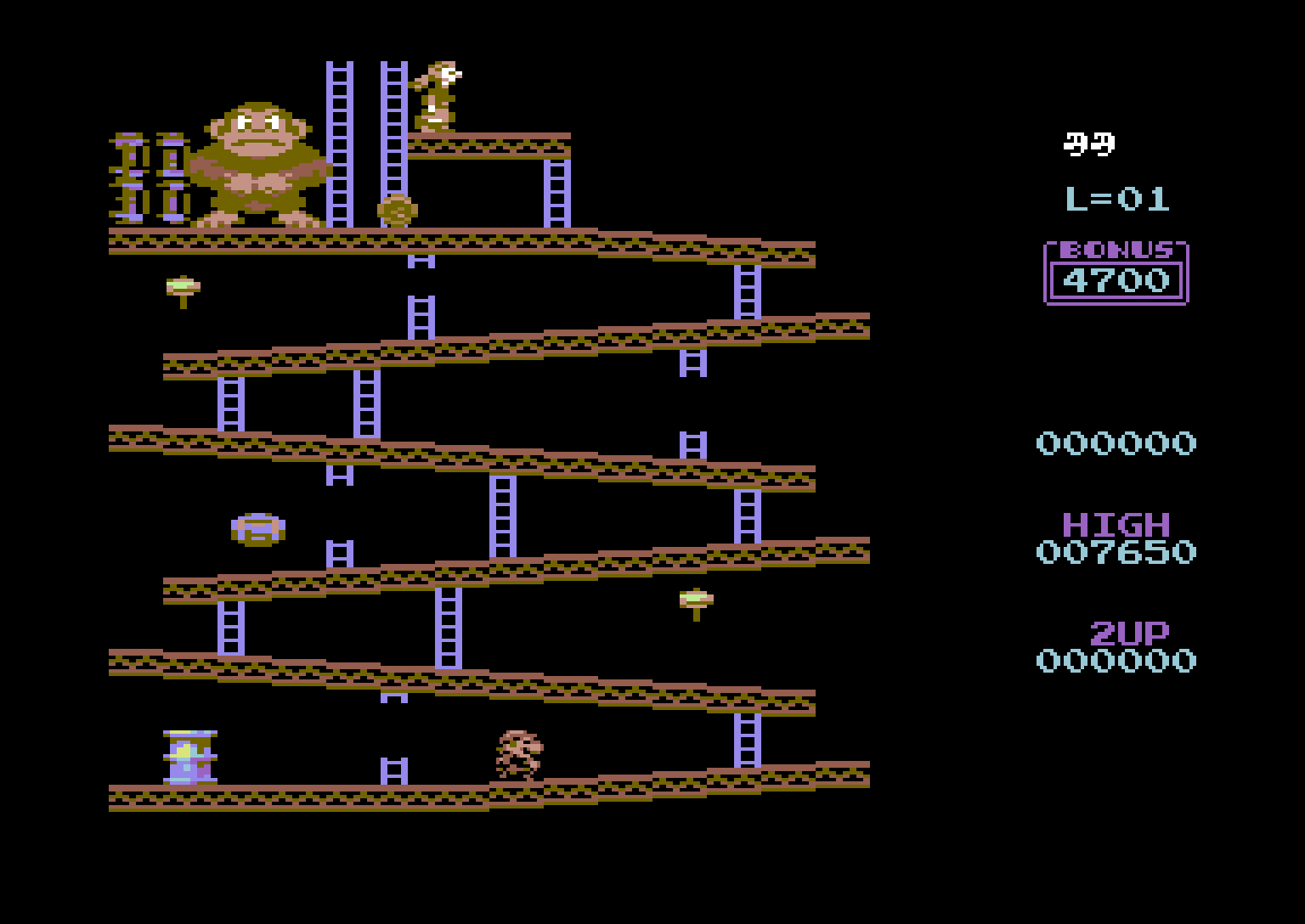The image size is (1305, 924).
Task: Click the purse item on the middle left
Action: click(257, 528)
